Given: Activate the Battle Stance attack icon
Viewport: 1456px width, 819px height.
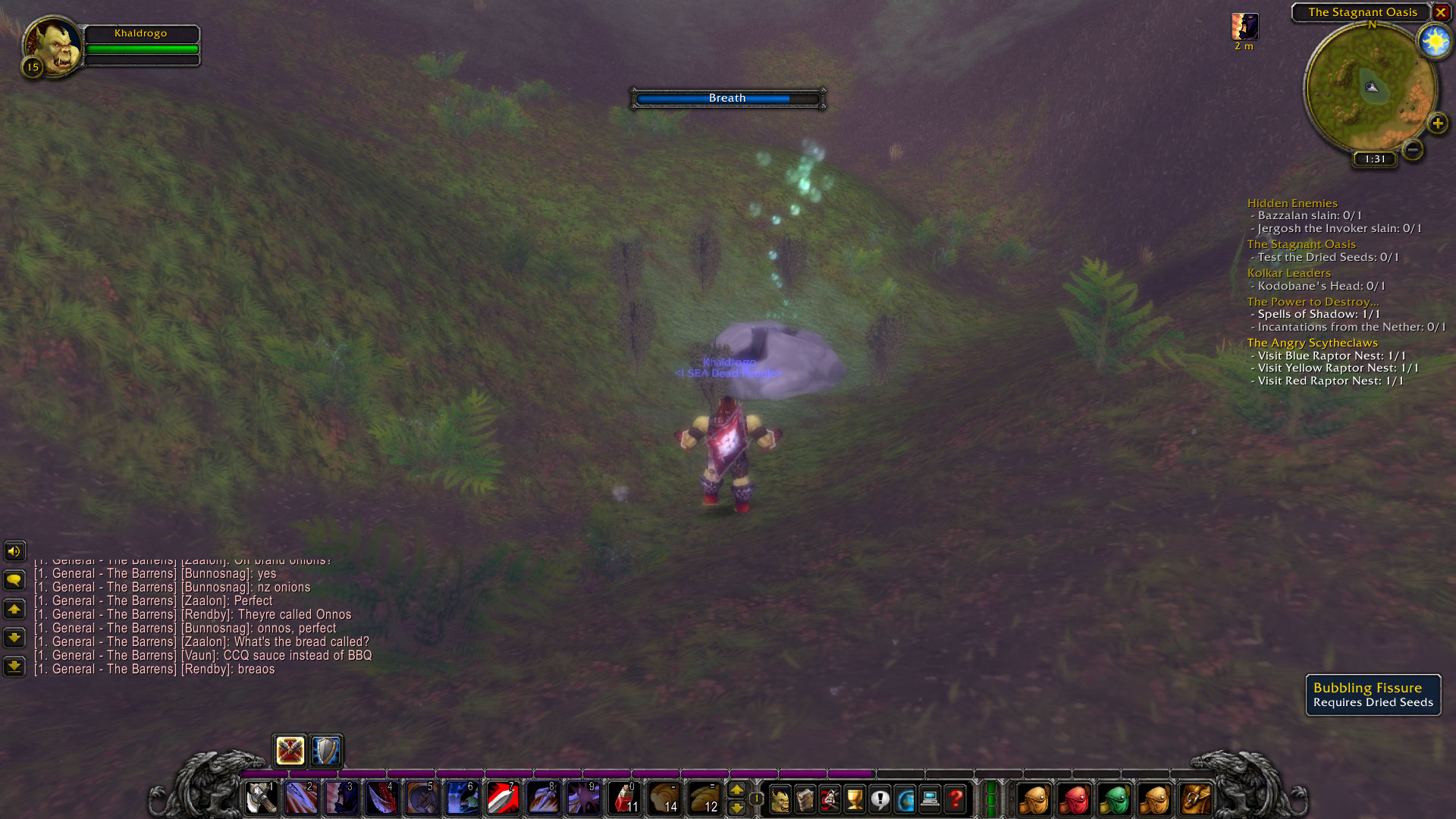Looking at the screenshot, I should (x=290, y=751).
